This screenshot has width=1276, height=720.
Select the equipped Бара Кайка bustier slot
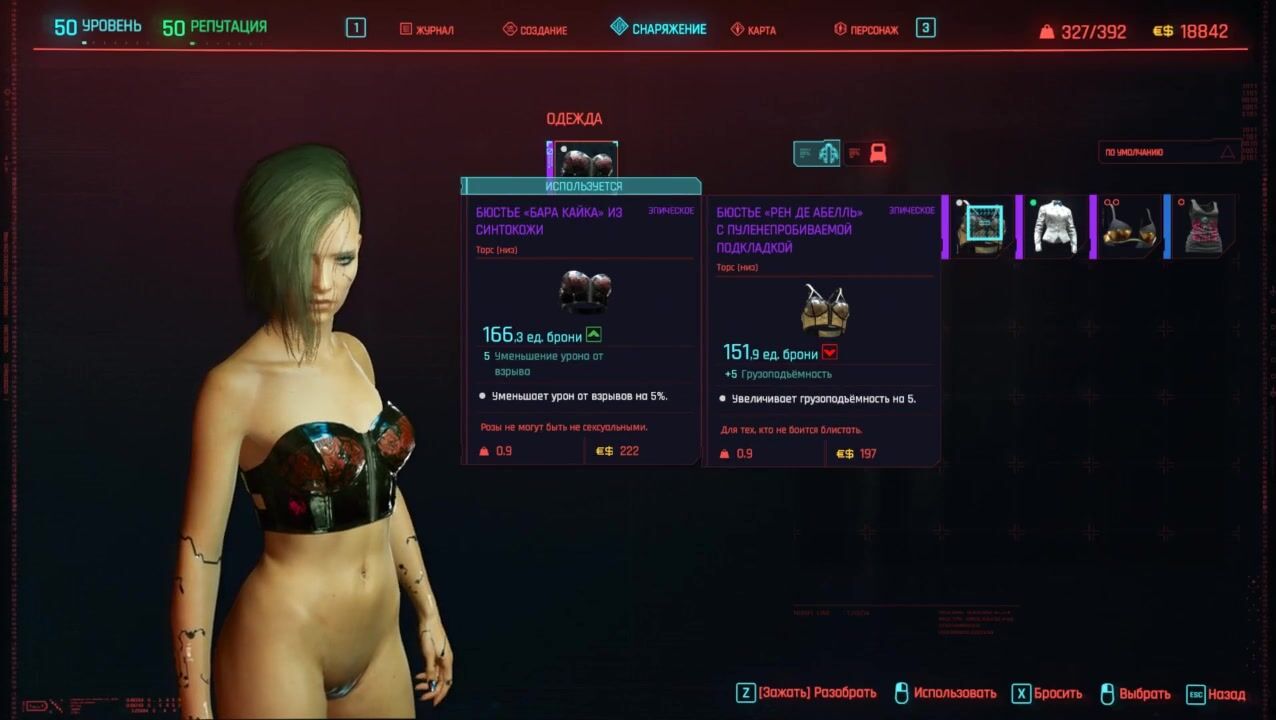pos(584,160)
